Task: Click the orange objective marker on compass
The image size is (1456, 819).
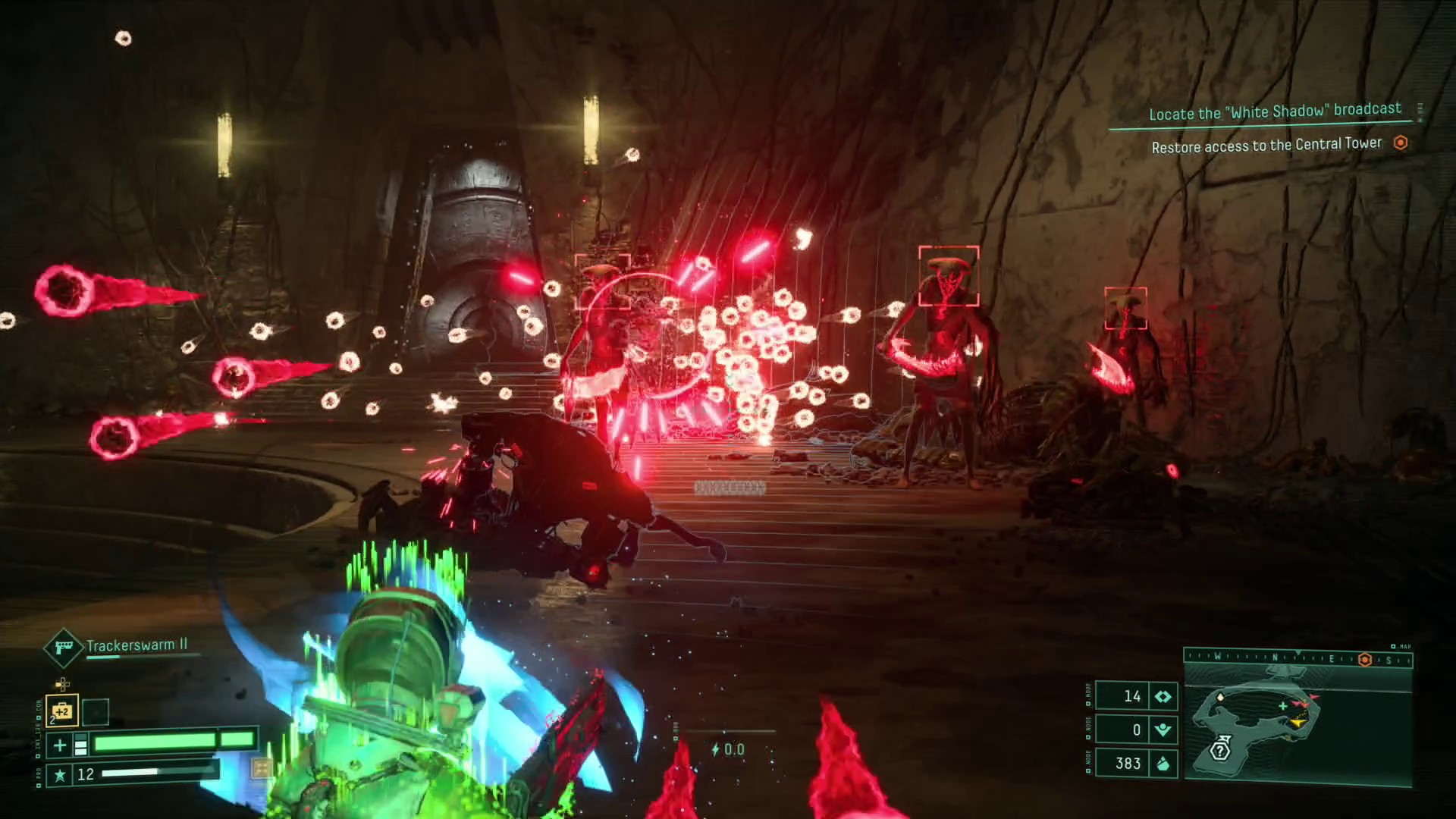Action: pyautogui.click(x=1365, y=660)
